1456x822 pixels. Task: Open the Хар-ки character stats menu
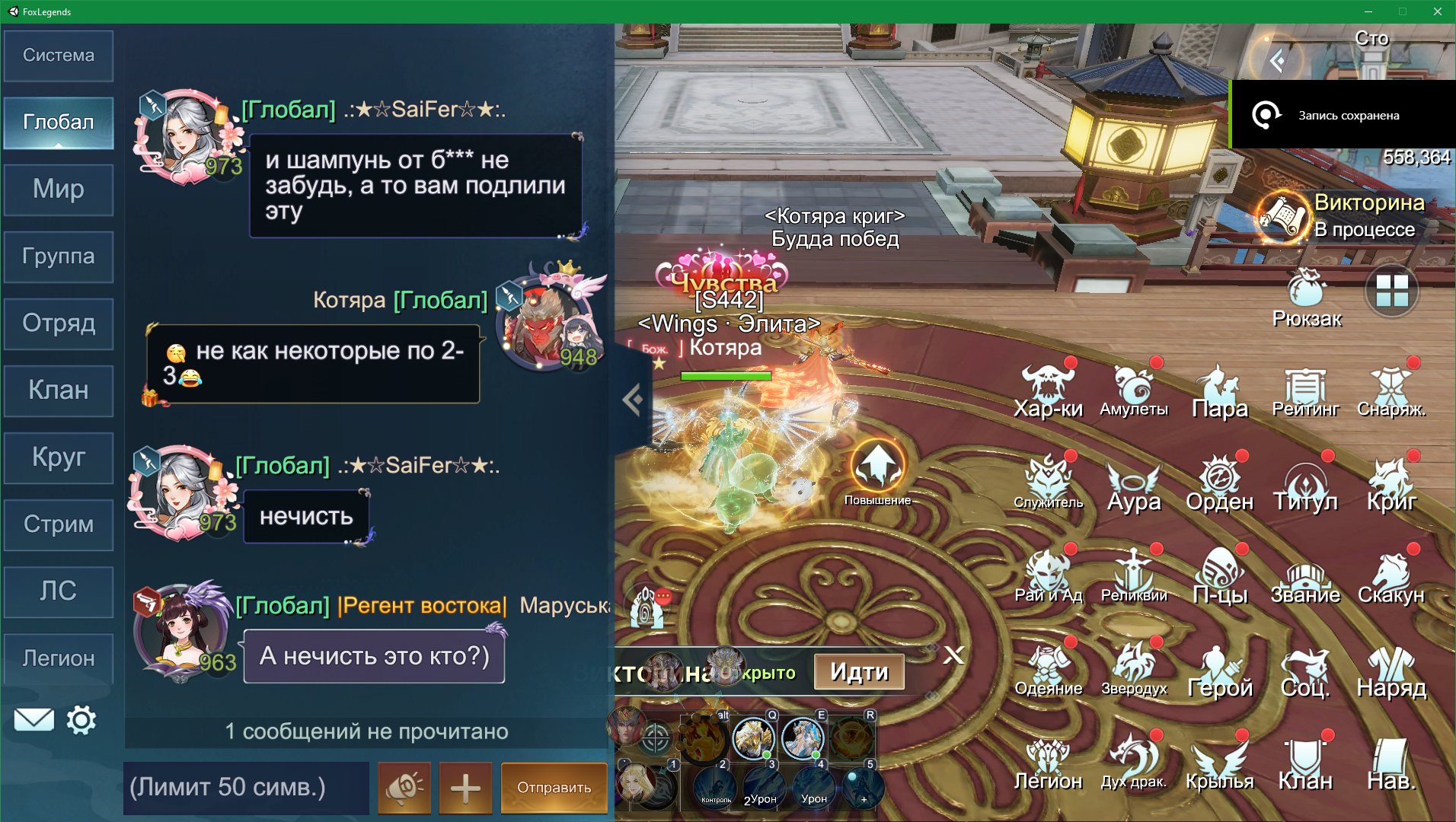coord(1048,390)
